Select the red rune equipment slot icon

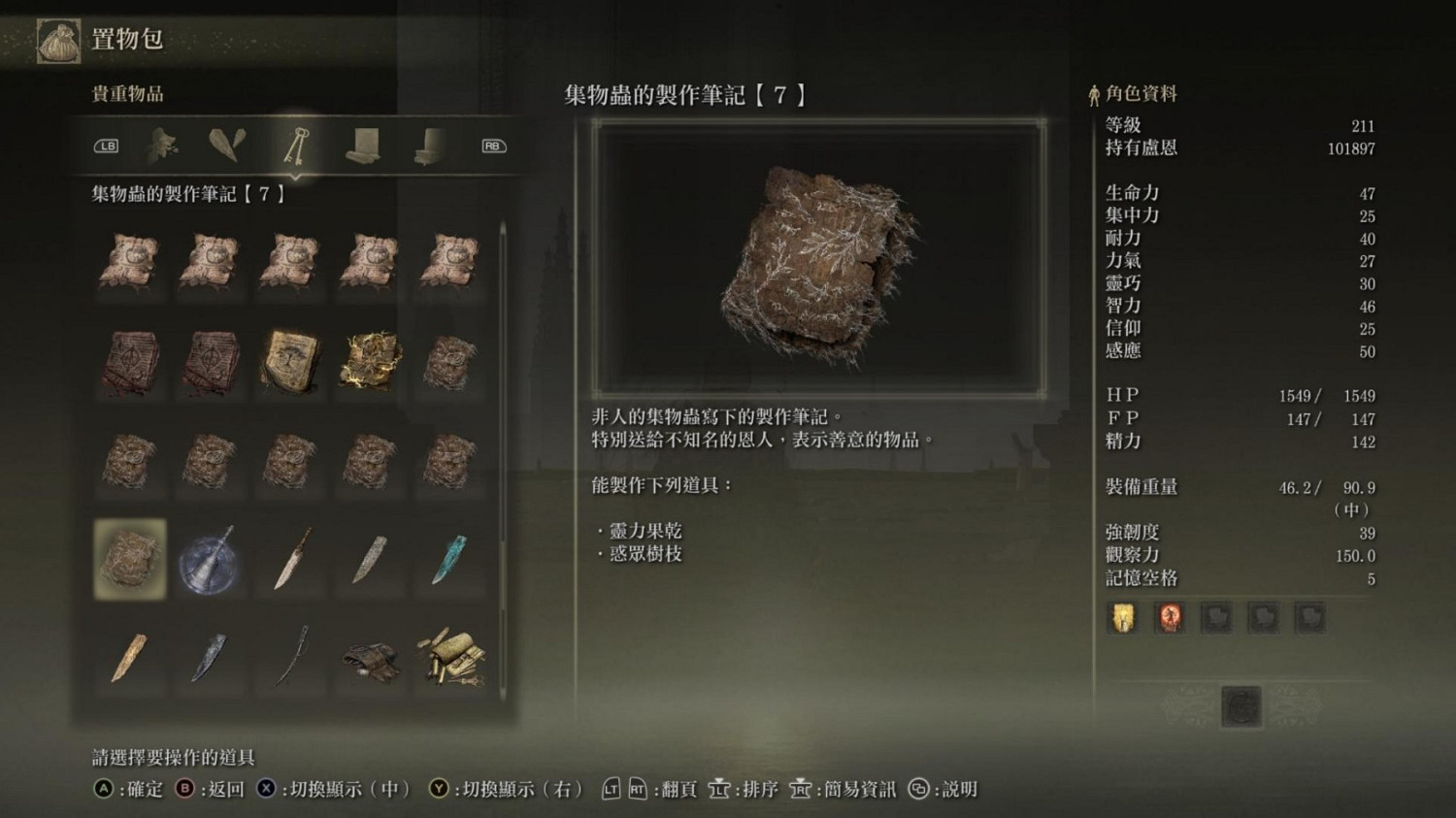(1170, 617)
